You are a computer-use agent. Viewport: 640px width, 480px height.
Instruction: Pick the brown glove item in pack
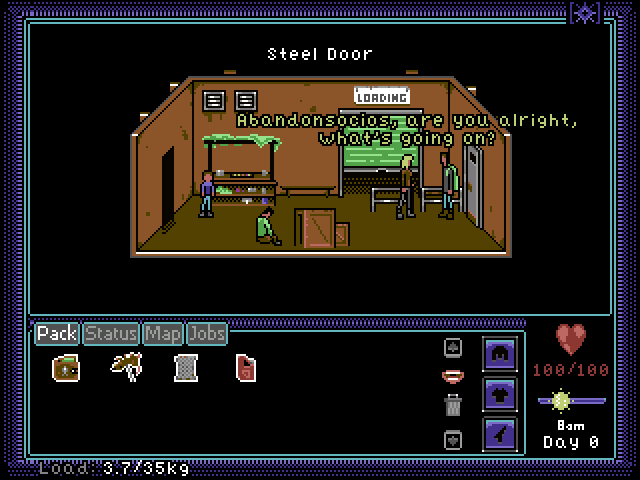coord(126,366)
